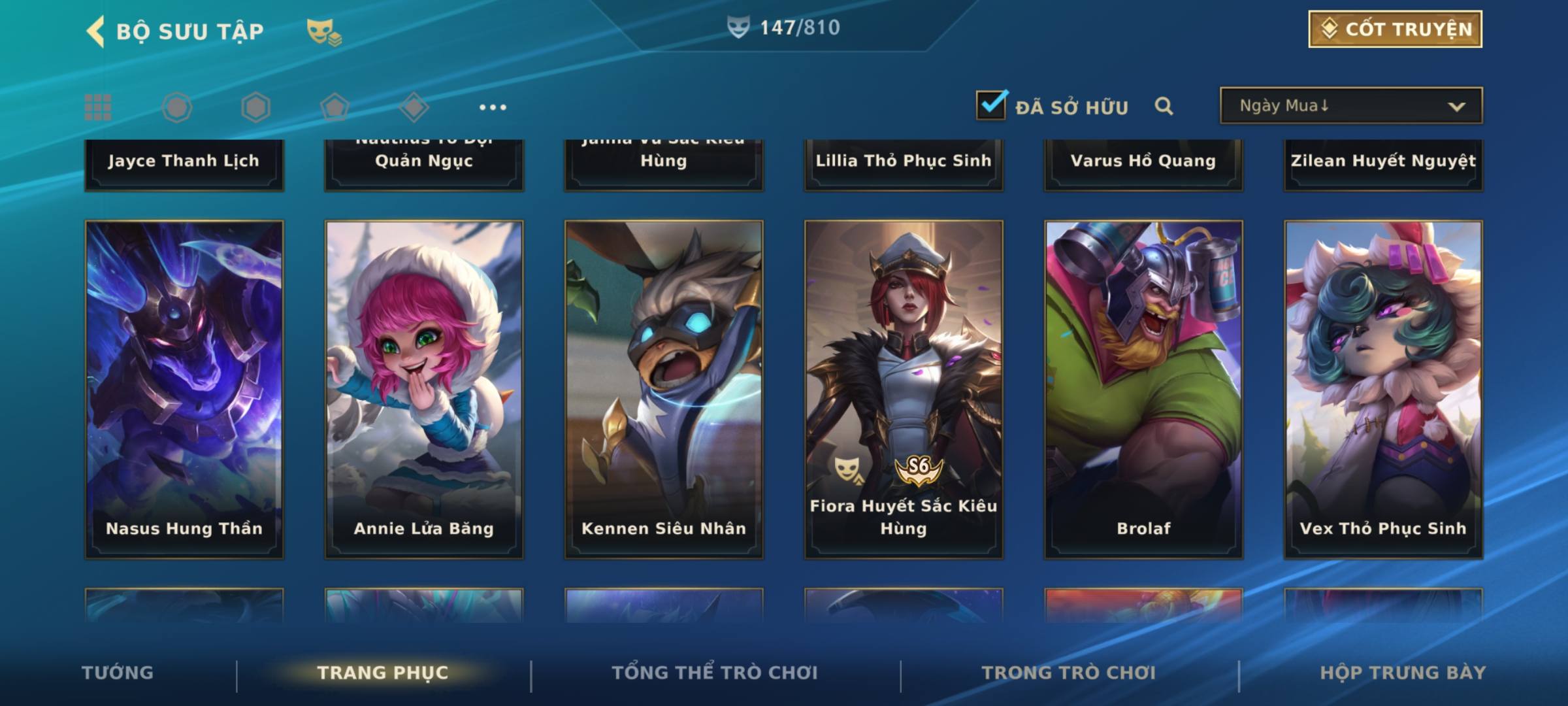Switch to the Tướng tab
This screenshot has width=1568, height=706.
pyautogui.click(x=118, y=673)
